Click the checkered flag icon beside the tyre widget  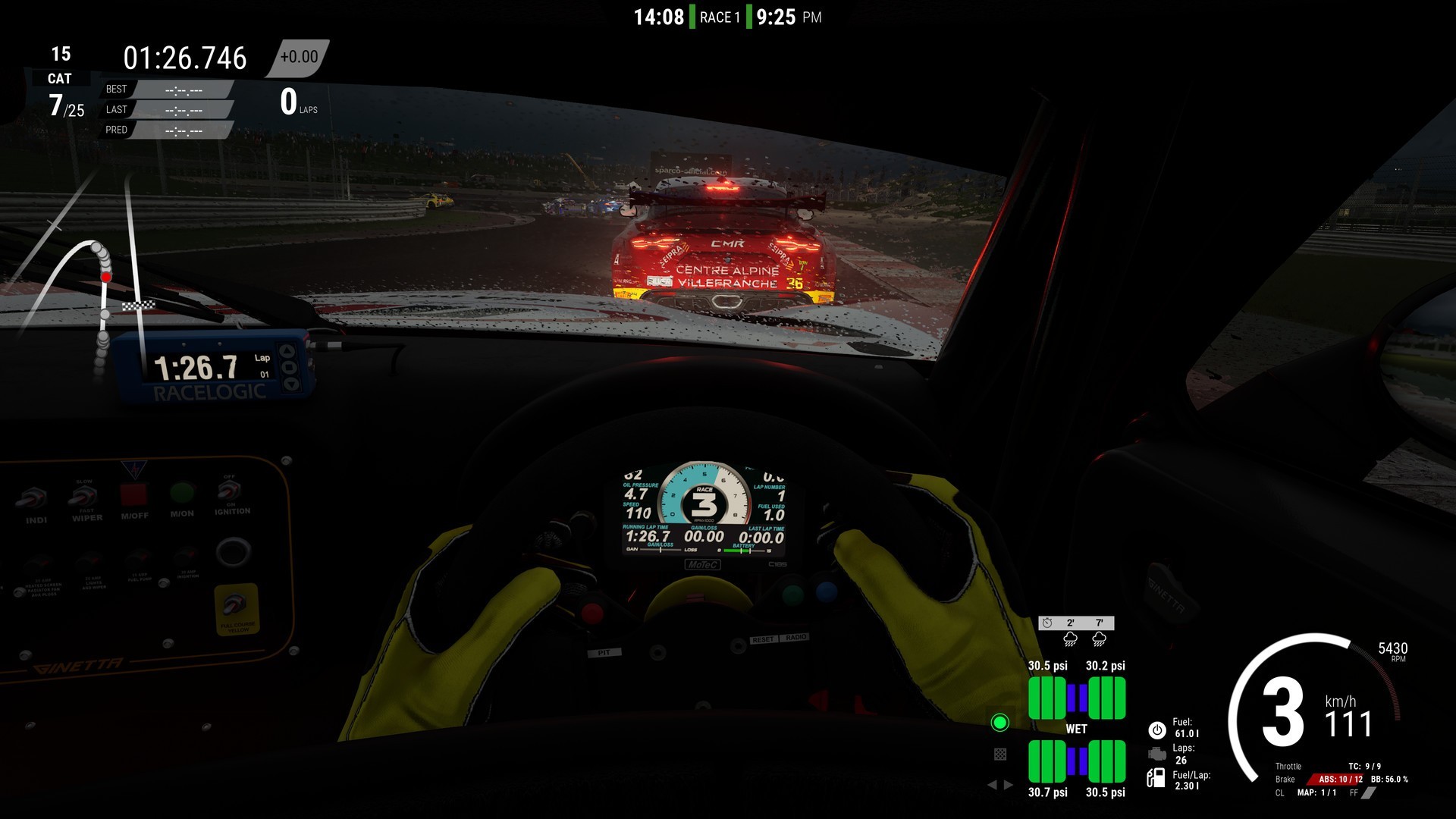1000,753
